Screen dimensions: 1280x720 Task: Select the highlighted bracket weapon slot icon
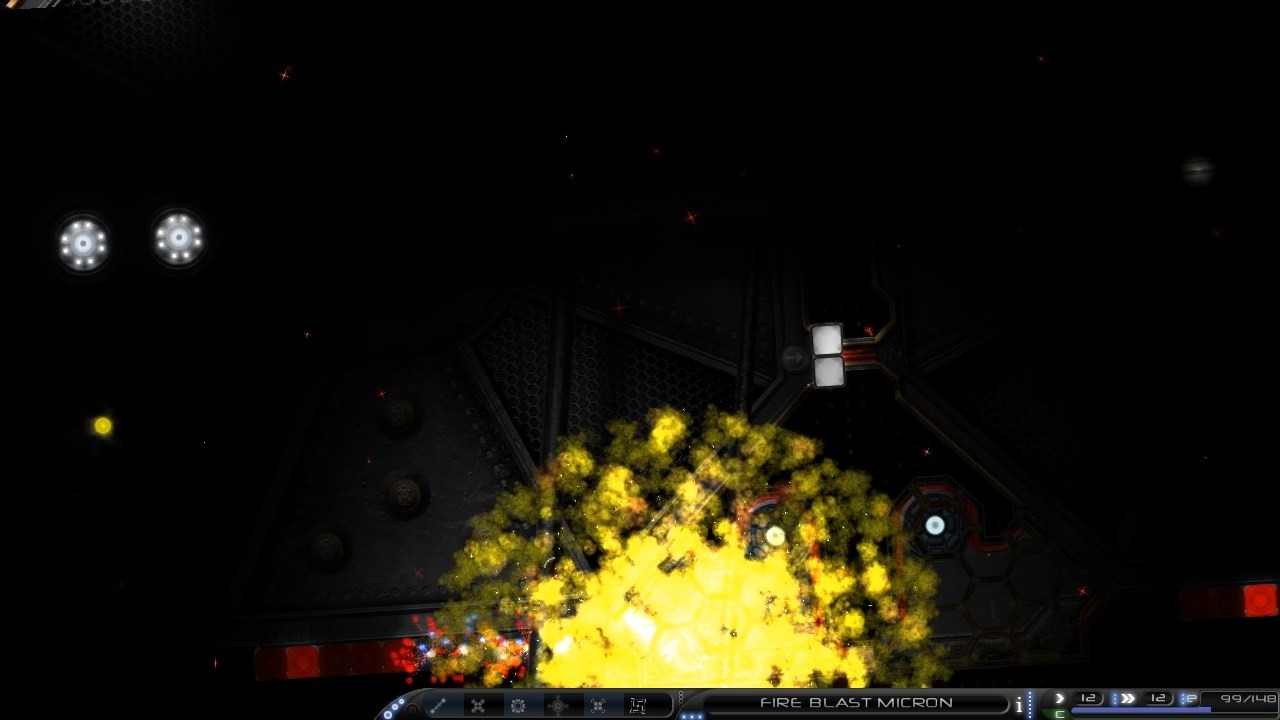[637, 705]
